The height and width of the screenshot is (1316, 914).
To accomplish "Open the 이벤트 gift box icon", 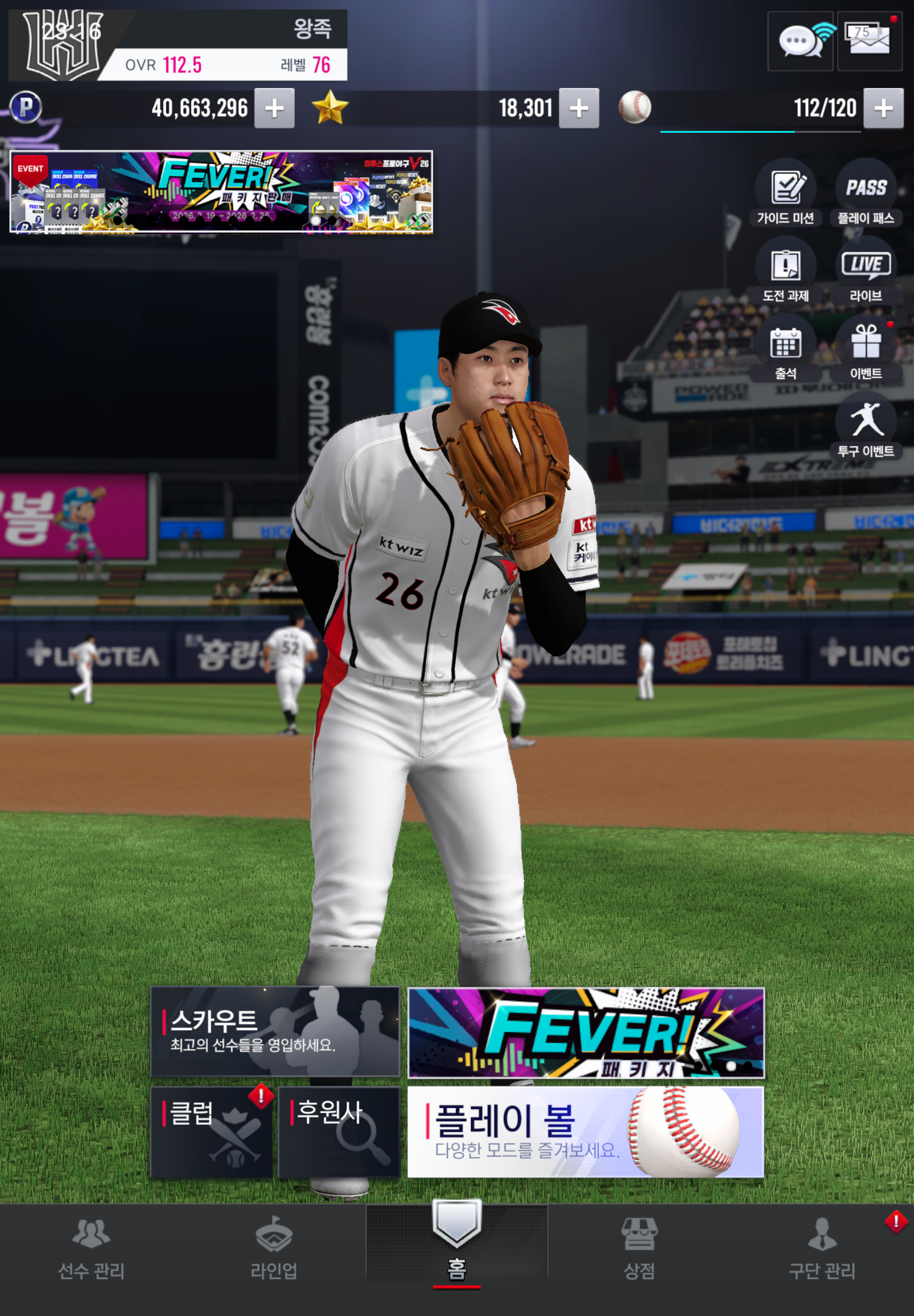I will coord(866,349).
